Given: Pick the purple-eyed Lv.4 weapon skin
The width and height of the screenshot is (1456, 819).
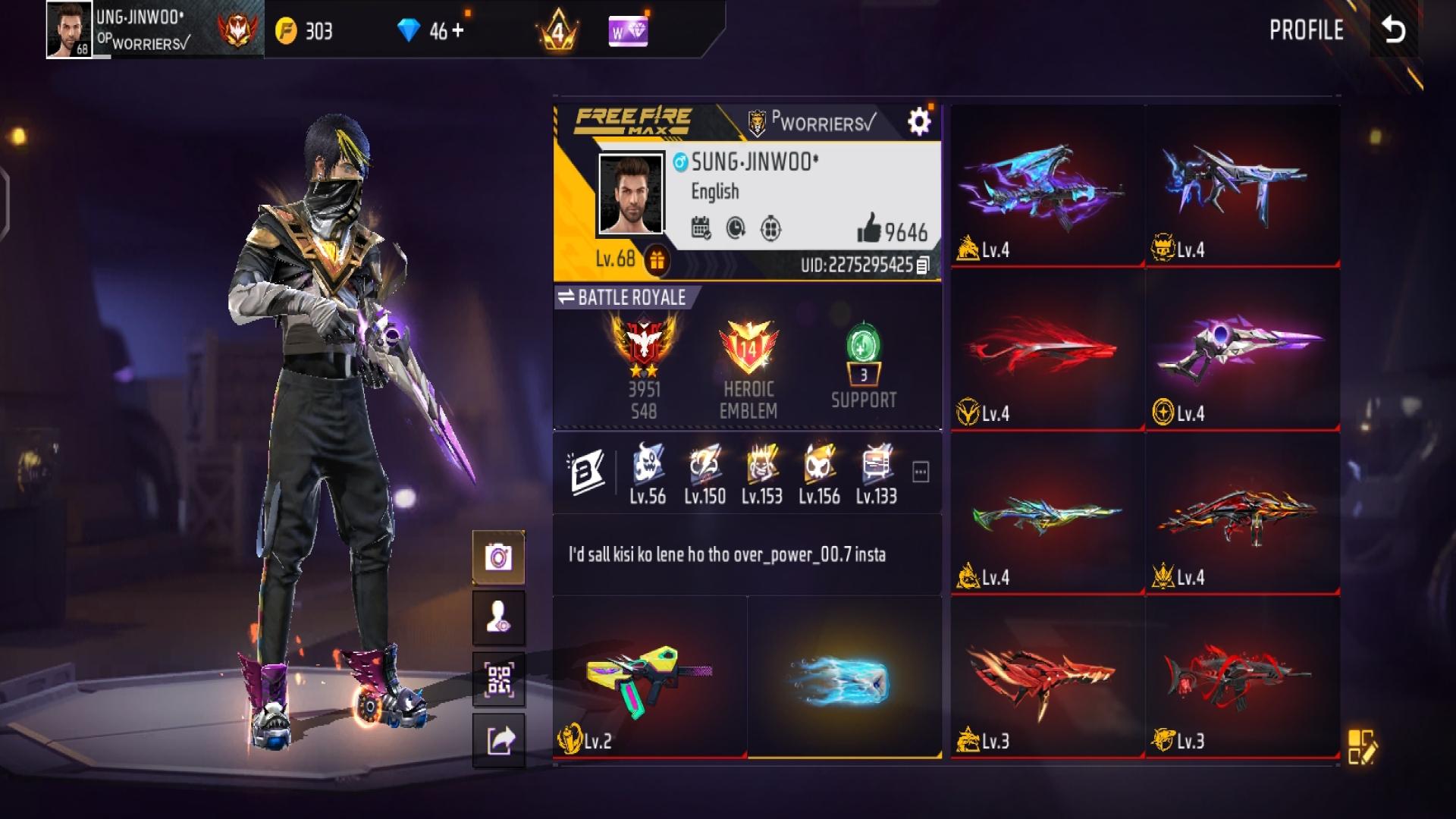Looking at the screenshot, I should point(1242,350).
